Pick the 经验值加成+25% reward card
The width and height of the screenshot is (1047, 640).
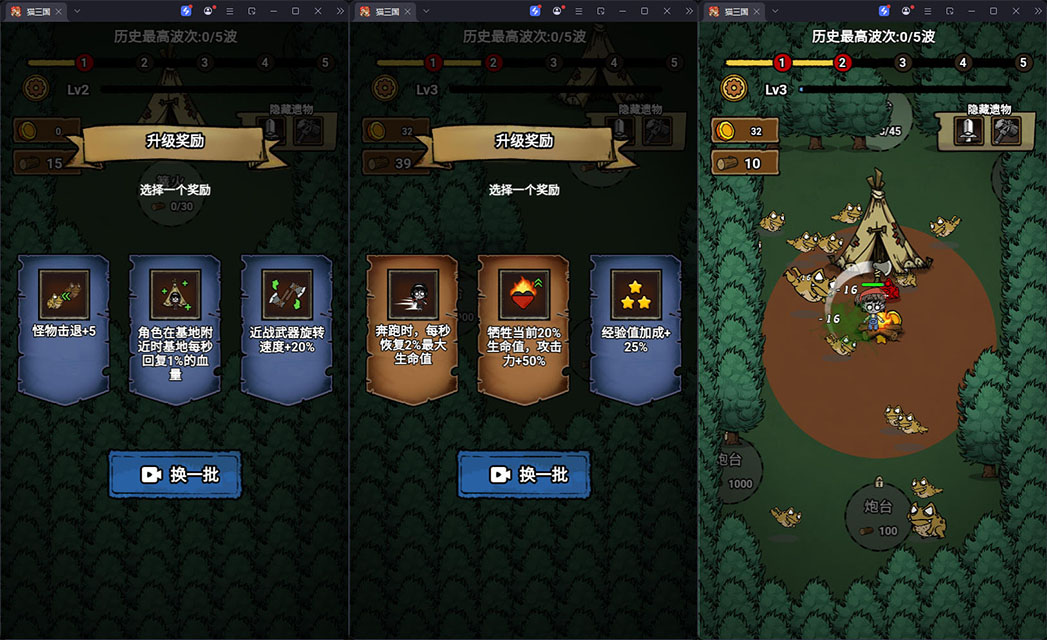[x=635, y=328]
